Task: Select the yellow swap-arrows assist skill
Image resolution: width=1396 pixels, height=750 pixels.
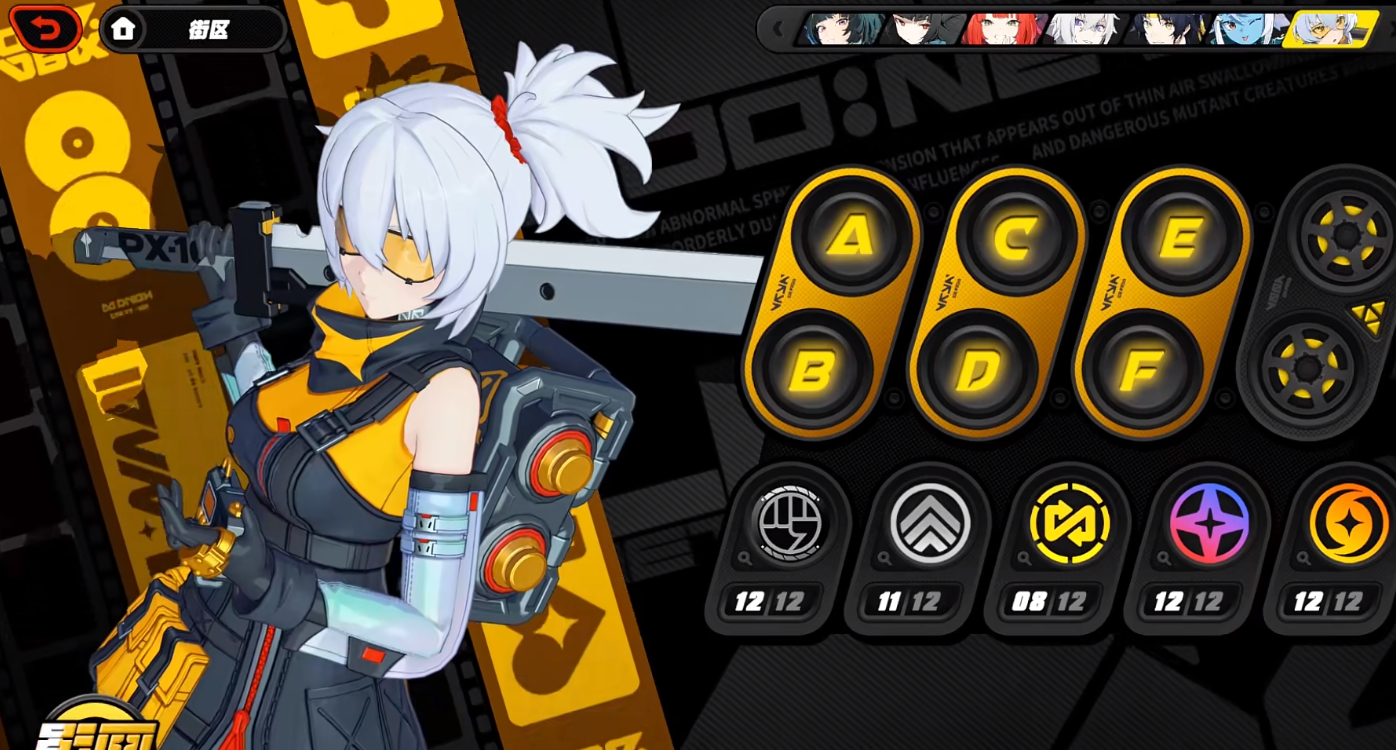Action: pyautogui.click(x=1069, y=523)
